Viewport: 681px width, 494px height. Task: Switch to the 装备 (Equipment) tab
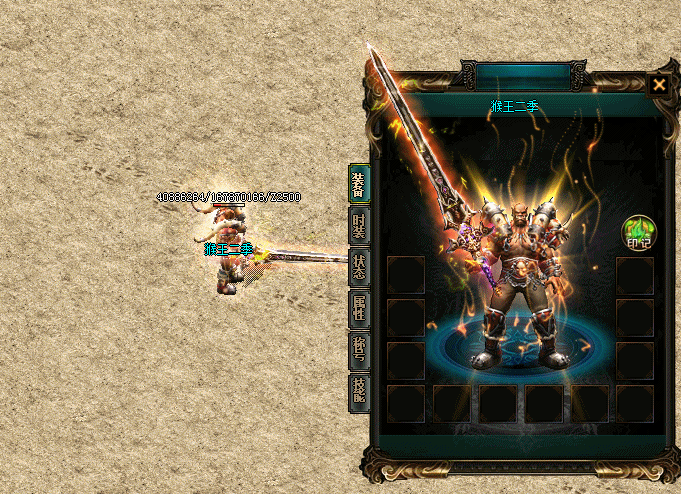pos(359,183)
